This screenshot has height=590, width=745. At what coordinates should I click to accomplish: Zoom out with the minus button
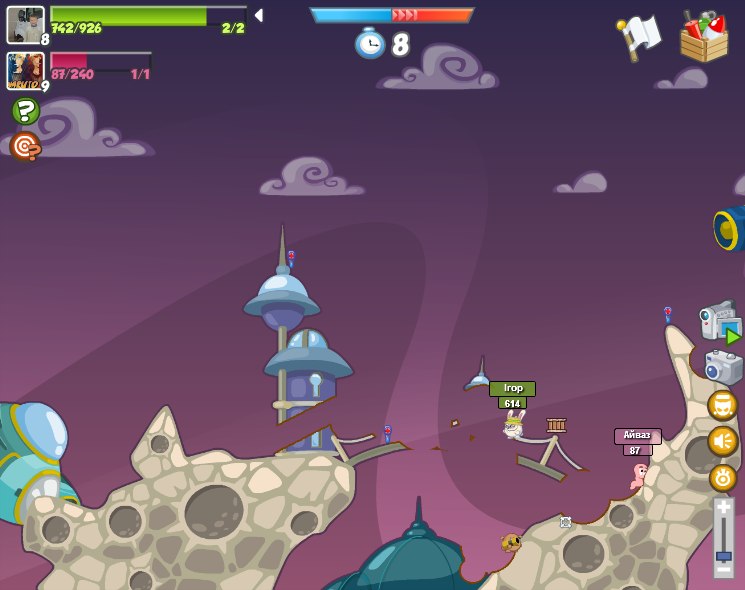click(723, 569)
